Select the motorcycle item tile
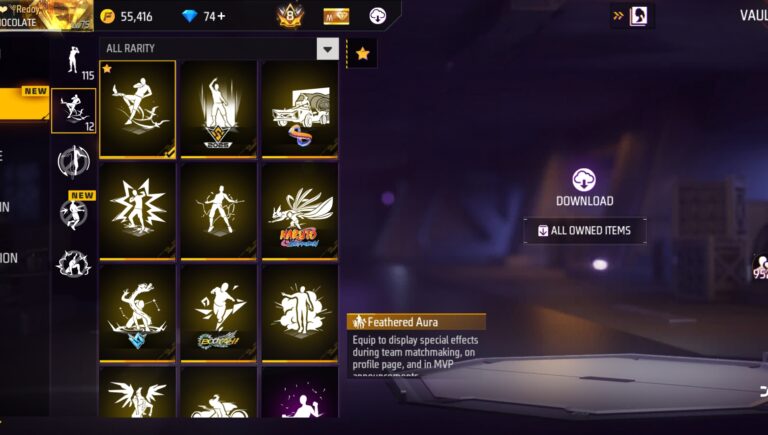 [x=218, y=399]
